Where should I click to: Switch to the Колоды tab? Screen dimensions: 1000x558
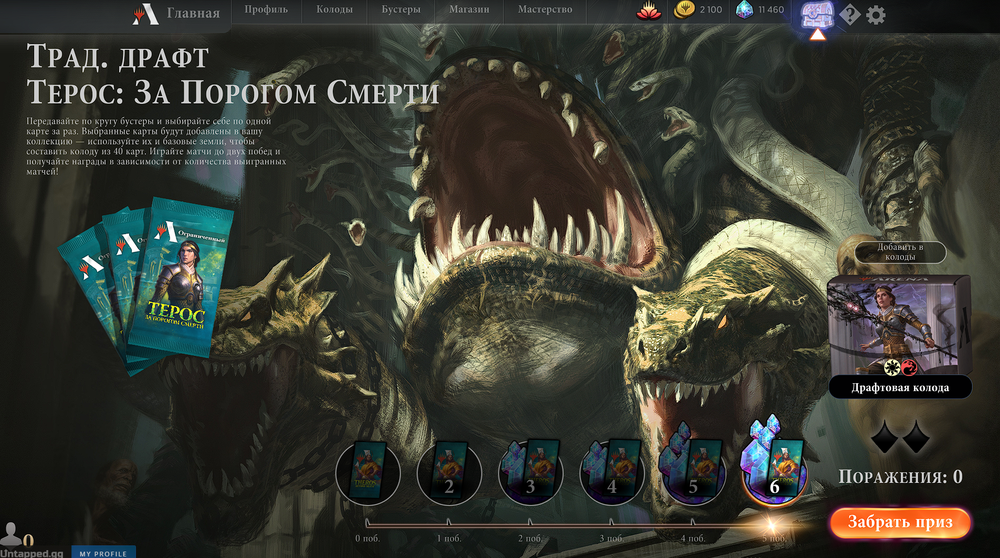[335, 10]
